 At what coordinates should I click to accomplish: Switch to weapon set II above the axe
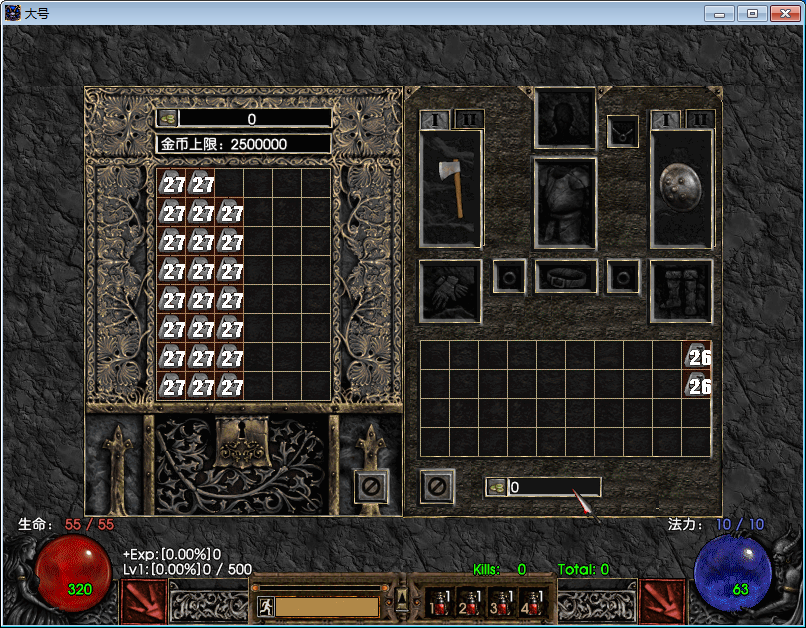point(469,119)
